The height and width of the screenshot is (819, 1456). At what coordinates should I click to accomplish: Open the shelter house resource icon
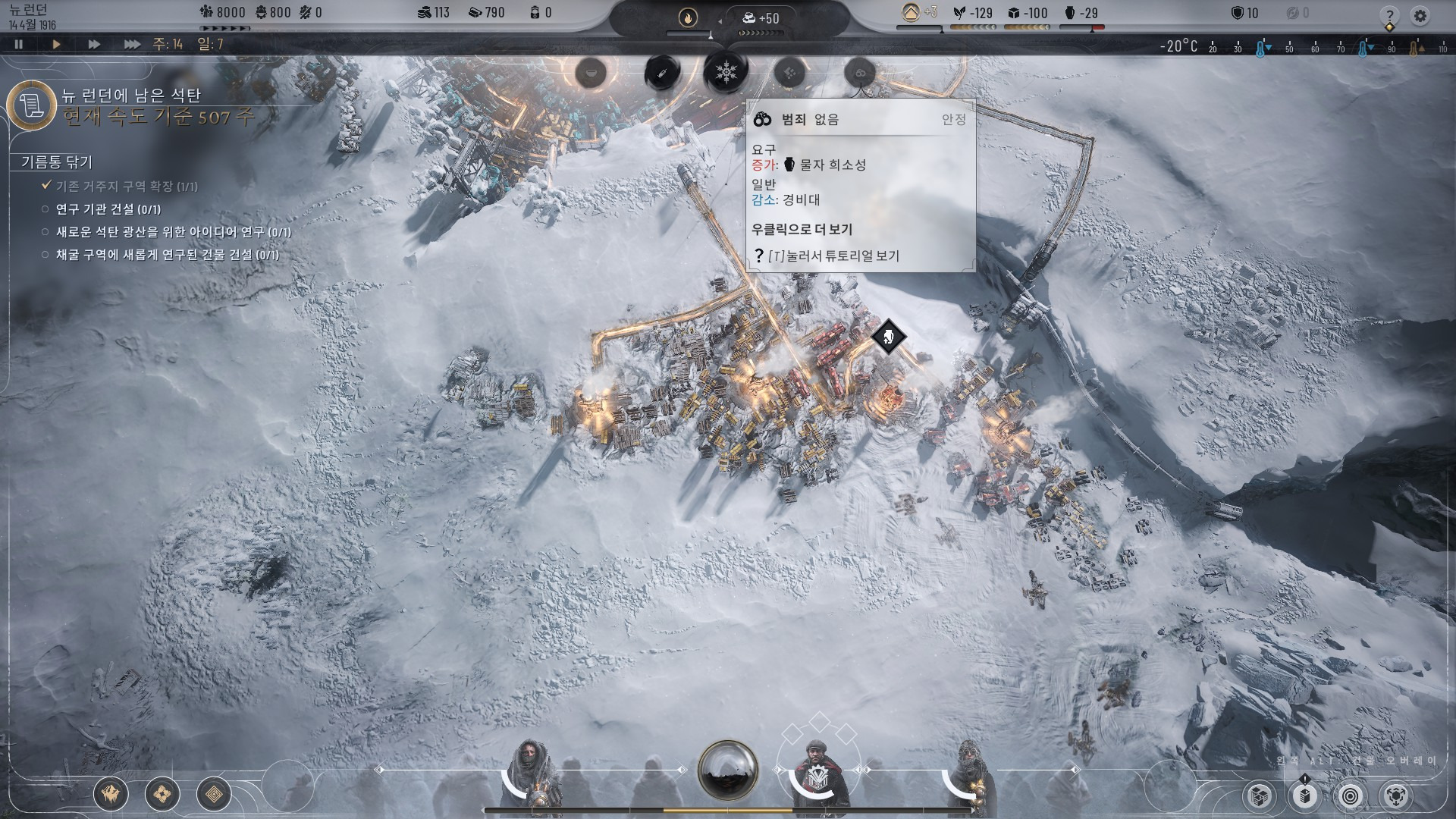pyautogui.click(x=911, y=12)
